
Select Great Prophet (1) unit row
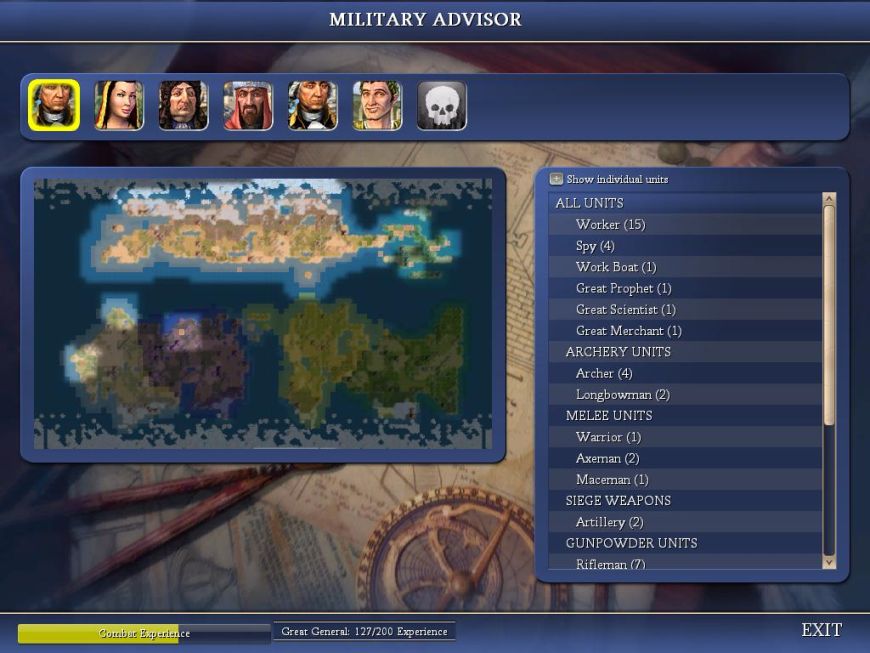[x=623, y=288]
